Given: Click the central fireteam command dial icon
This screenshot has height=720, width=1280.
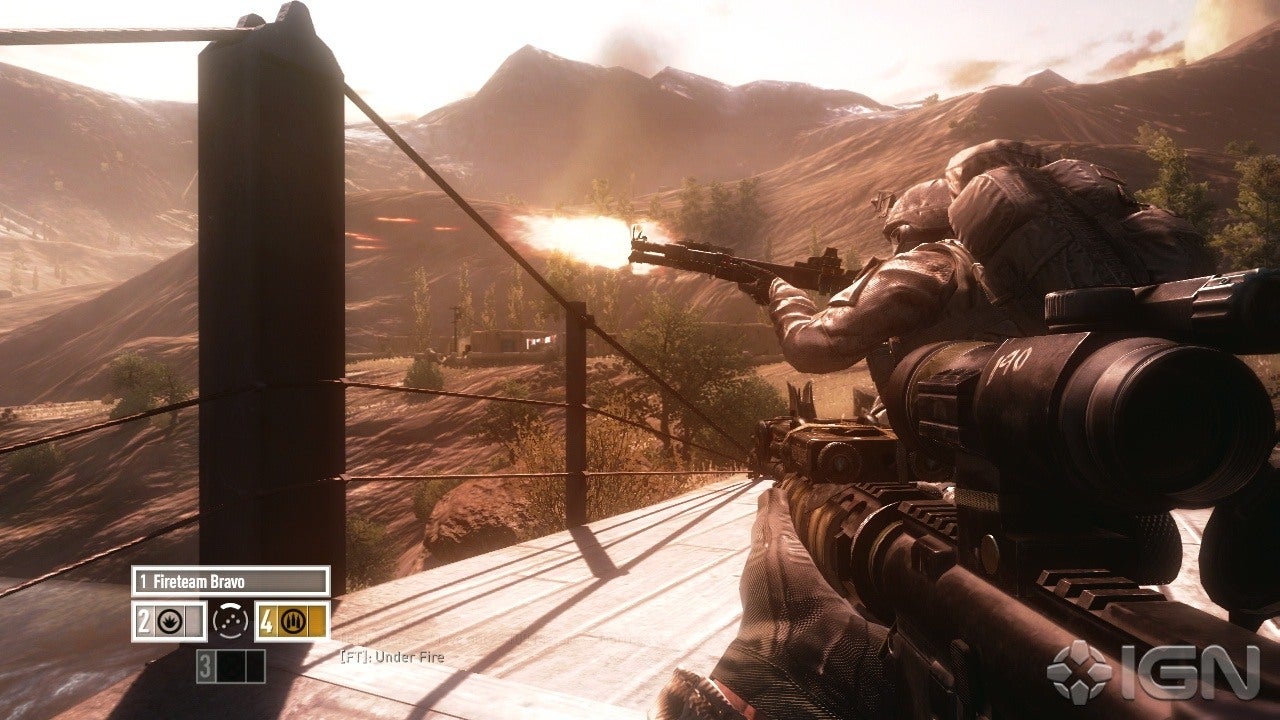Looking at the screenshot, I should point(229,621).
